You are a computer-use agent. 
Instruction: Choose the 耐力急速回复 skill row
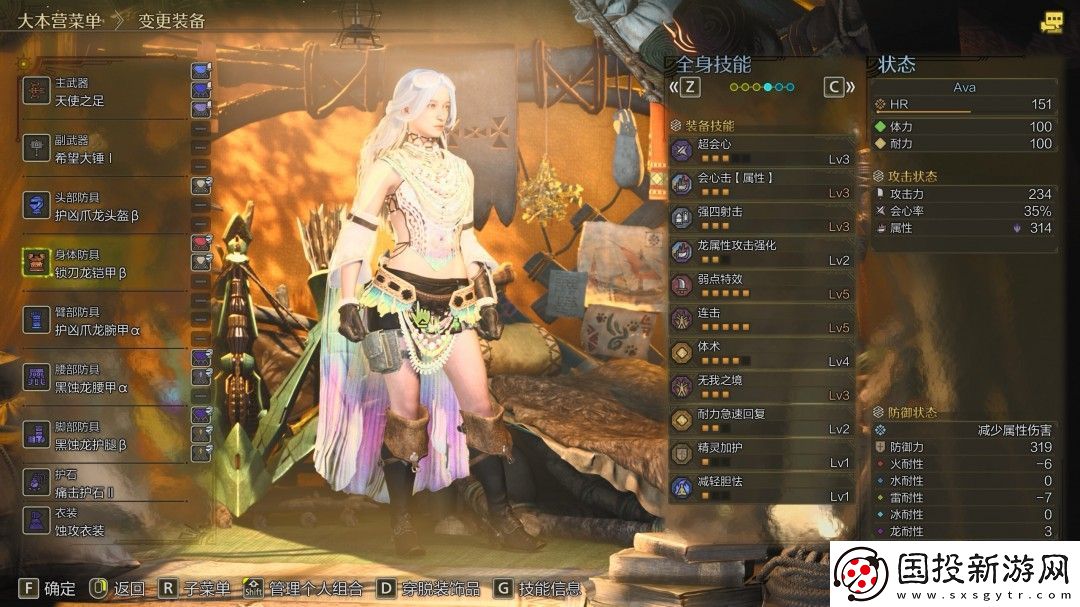(x=762, y=421)
